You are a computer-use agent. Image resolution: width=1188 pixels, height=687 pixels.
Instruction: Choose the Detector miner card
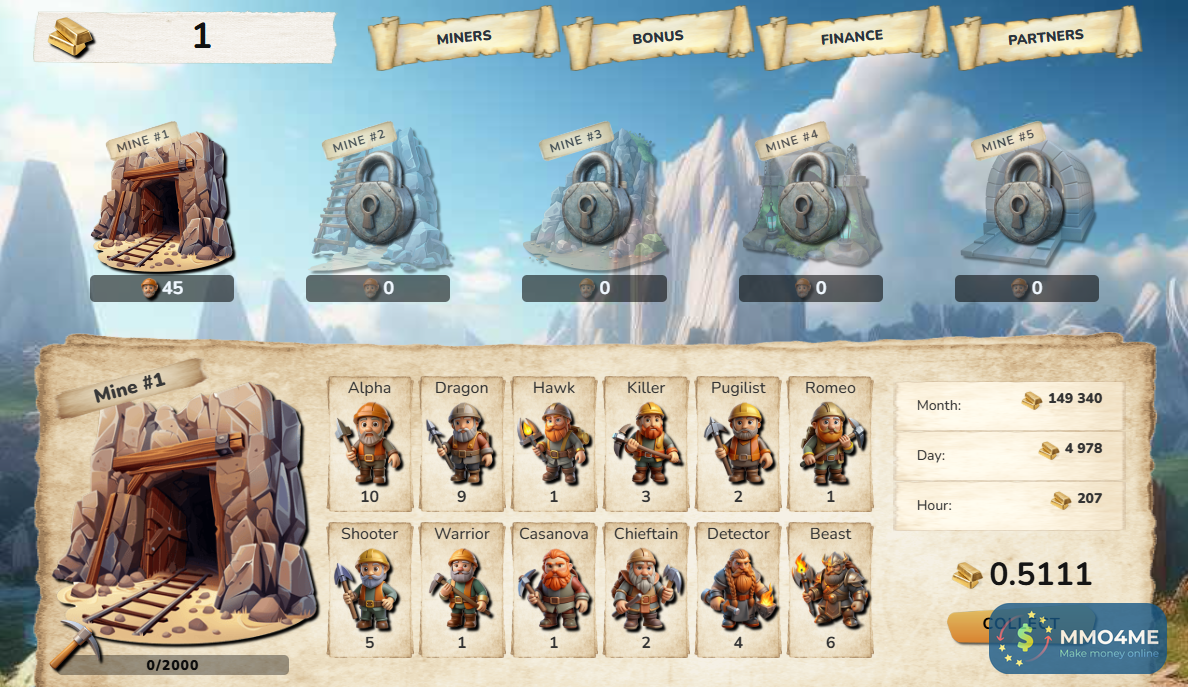pos(738,590)
